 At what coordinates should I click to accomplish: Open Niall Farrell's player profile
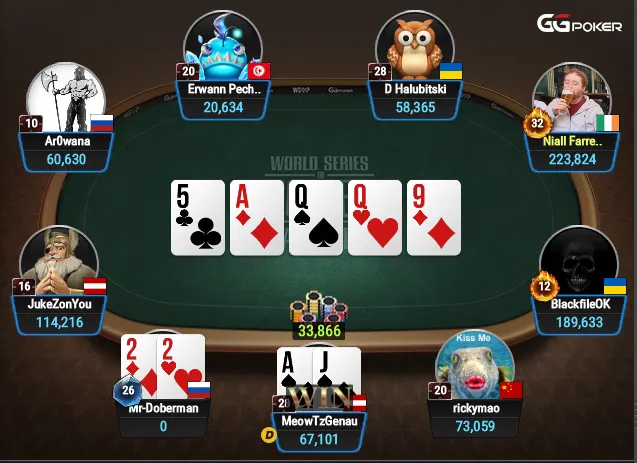(572, 100)
